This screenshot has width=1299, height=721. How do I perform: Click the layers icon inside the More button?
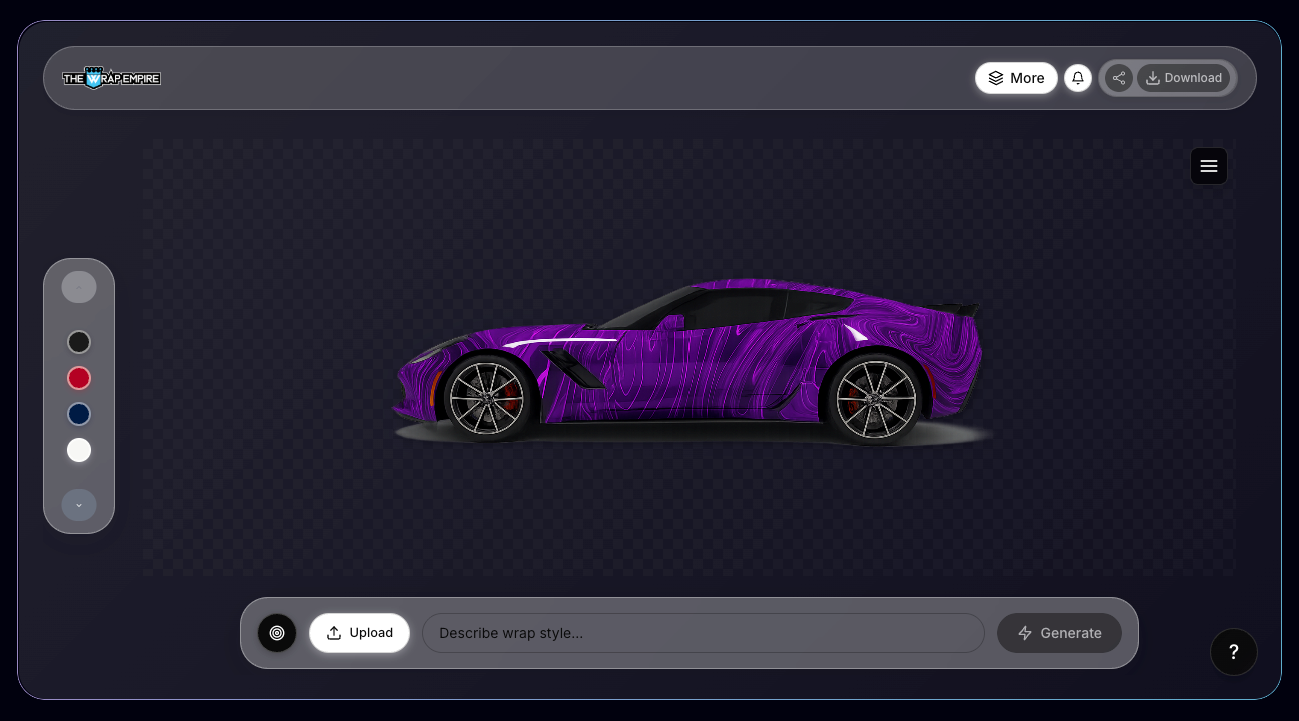coord(996,77)
